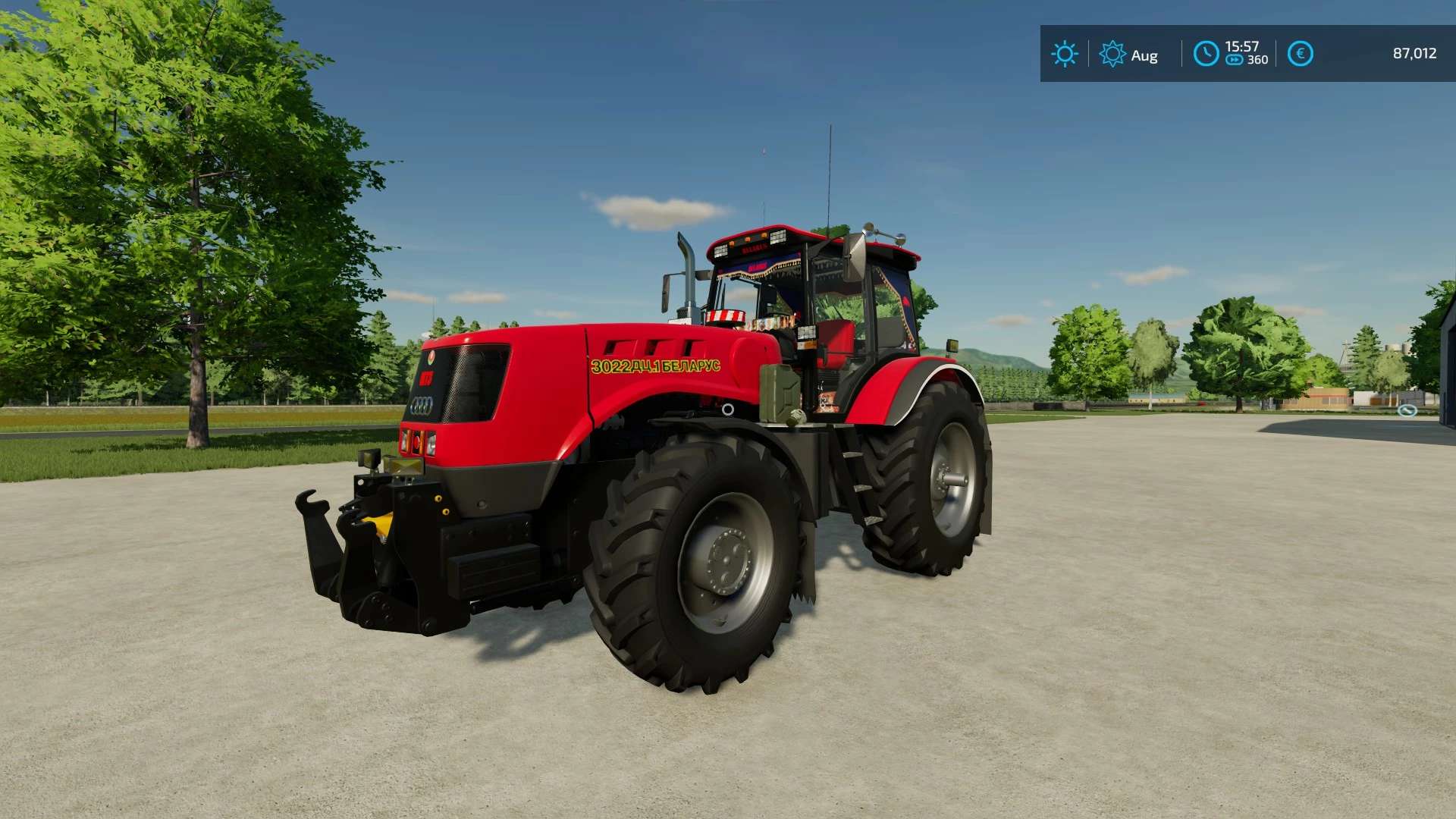Open the euro money icon
Screen dimensions: 1456x819
coord(1300,54)
